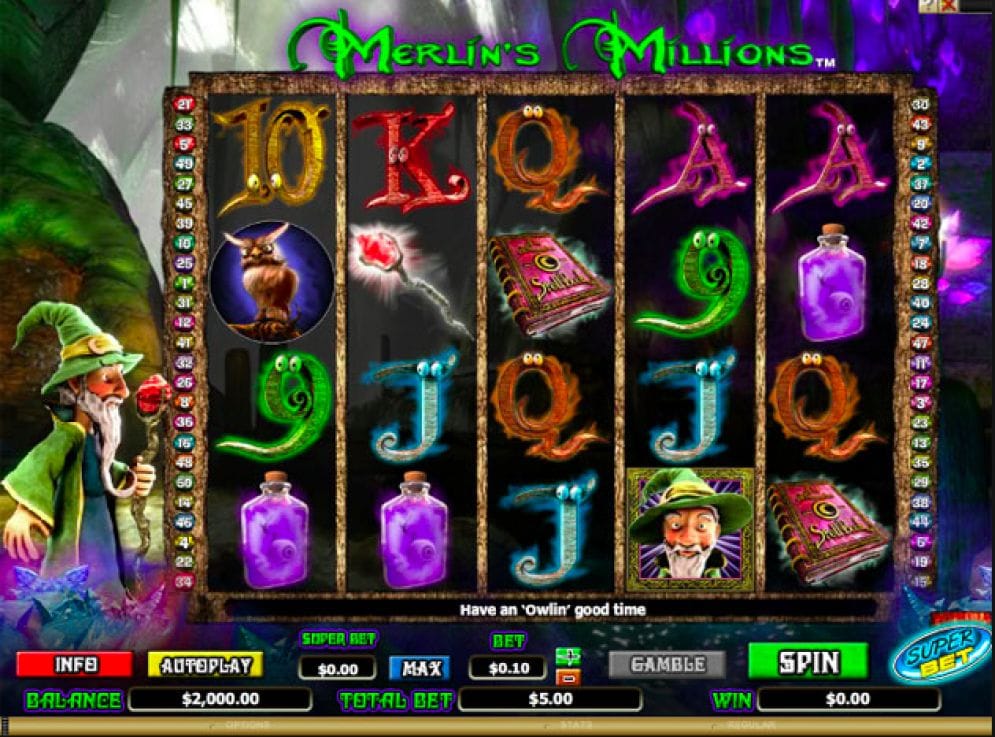
Task: Open help via the question mark button
Action: (928, 6)
